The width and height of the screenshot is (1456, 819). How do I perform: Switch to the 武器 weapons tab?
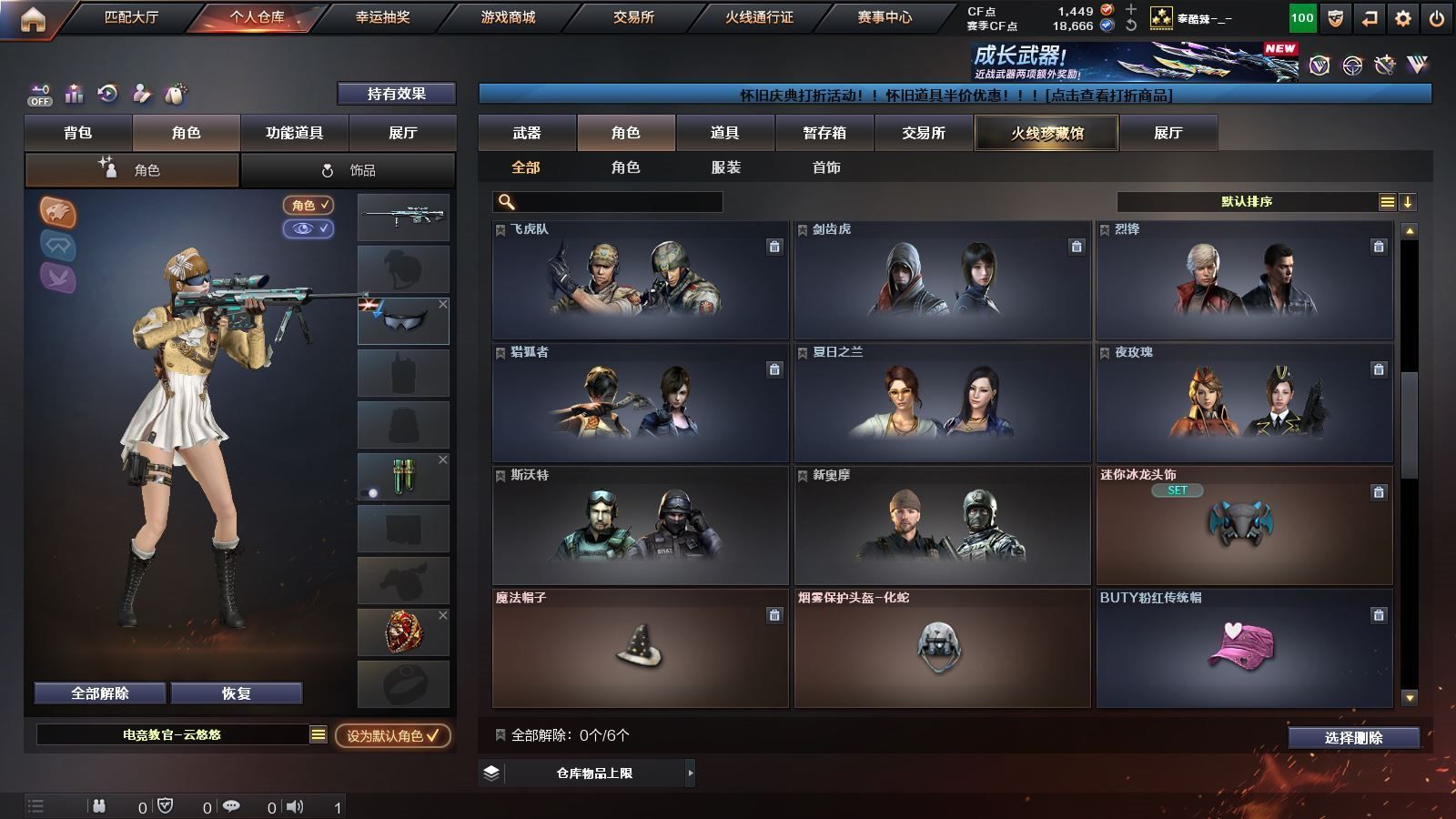click(x=527, y=133)
